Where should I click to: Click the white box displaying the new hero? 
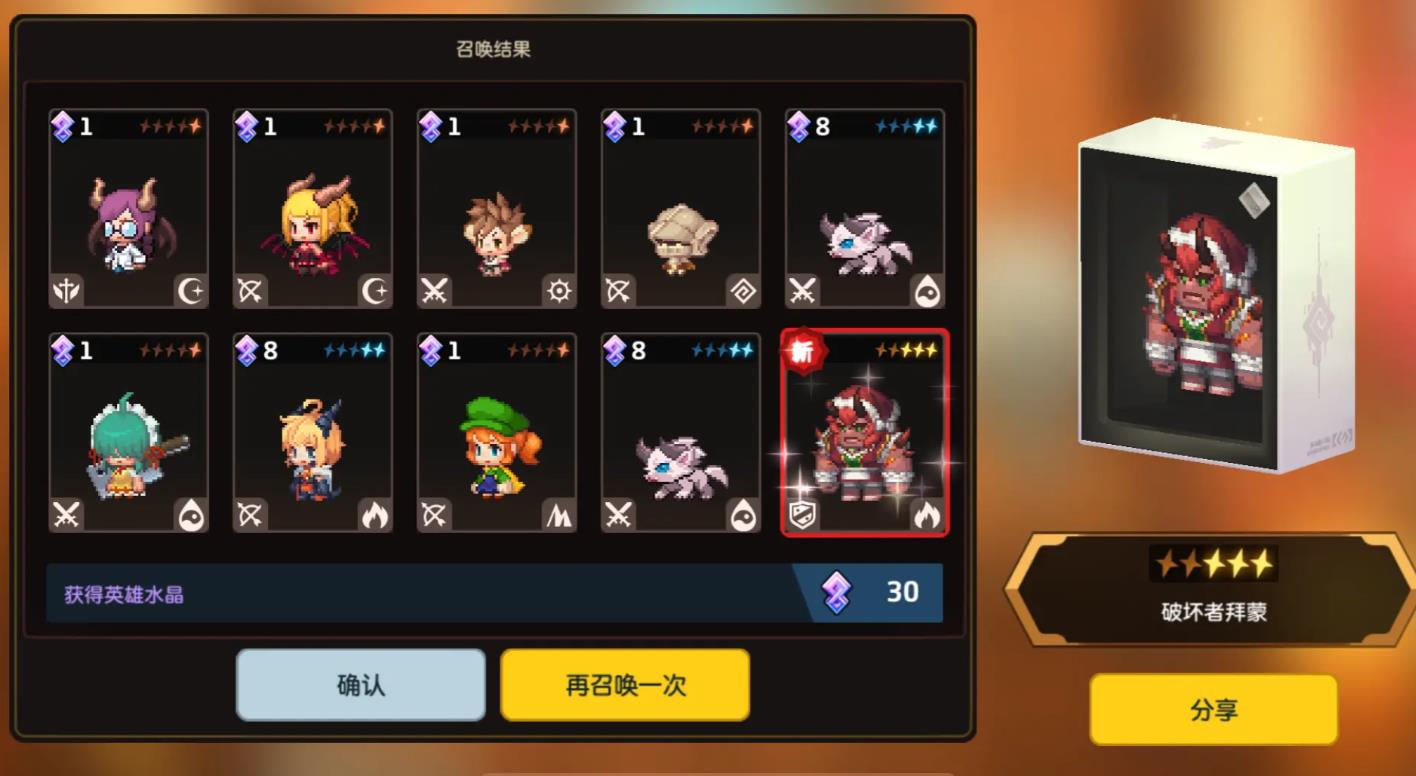pyautogui.click(x=1212, y=290)
